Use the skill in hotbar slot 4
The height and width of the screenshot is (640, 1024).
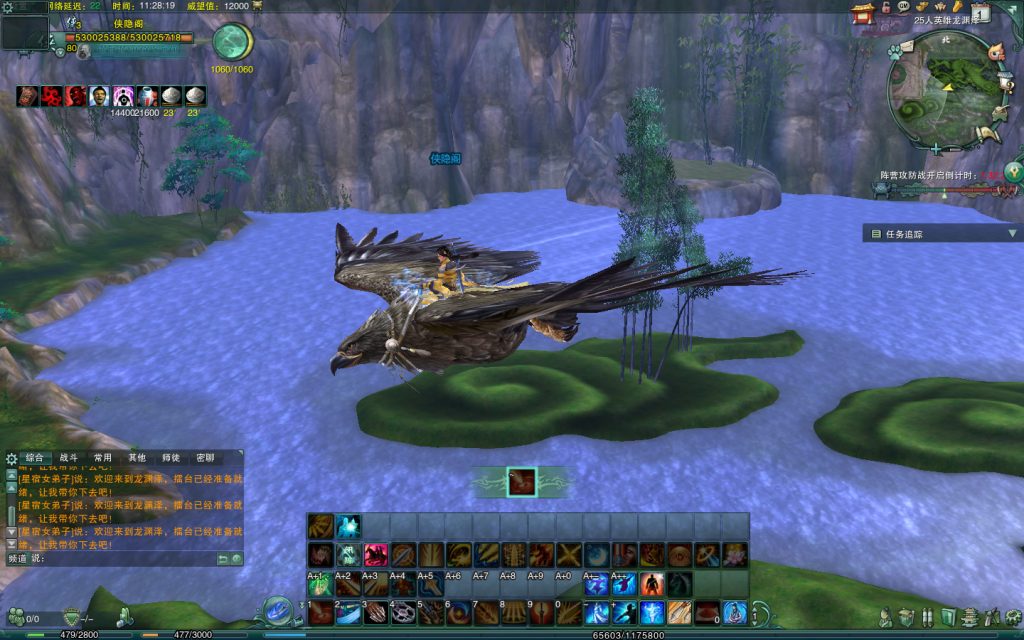pyautogui.click(x=404, y=611)
